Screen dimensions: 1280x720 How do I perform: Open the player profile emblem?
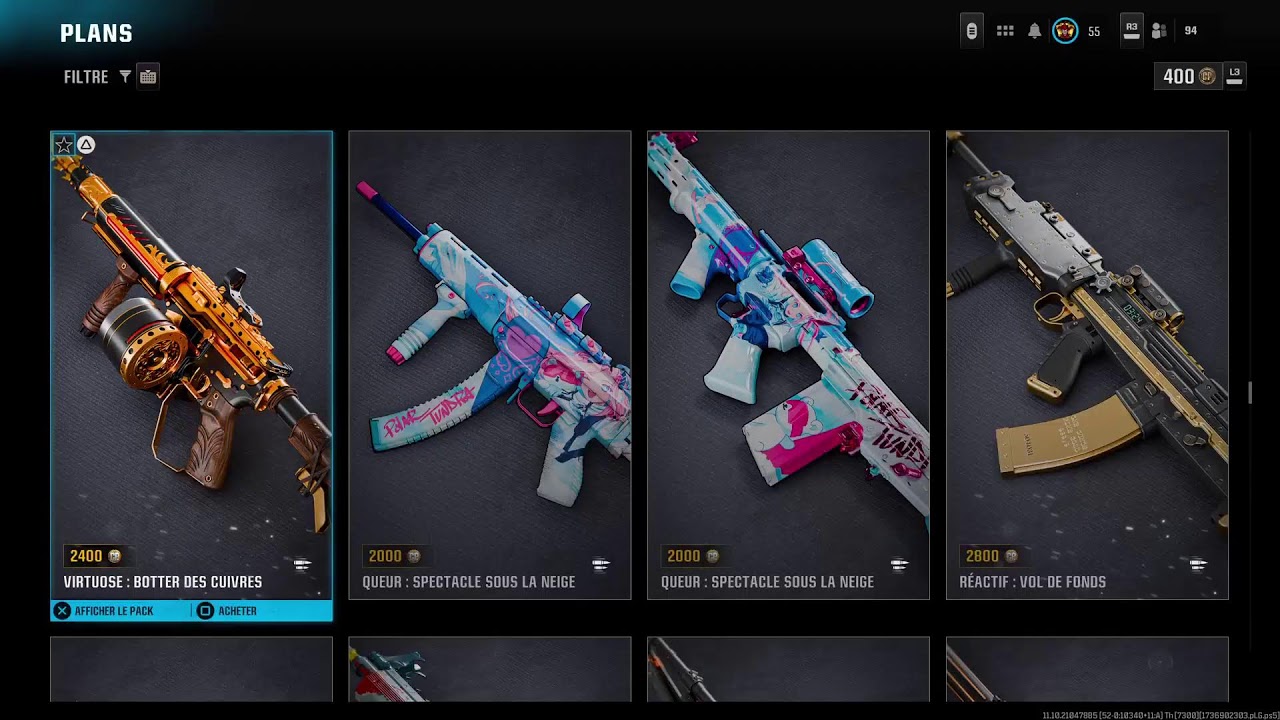1065,31
